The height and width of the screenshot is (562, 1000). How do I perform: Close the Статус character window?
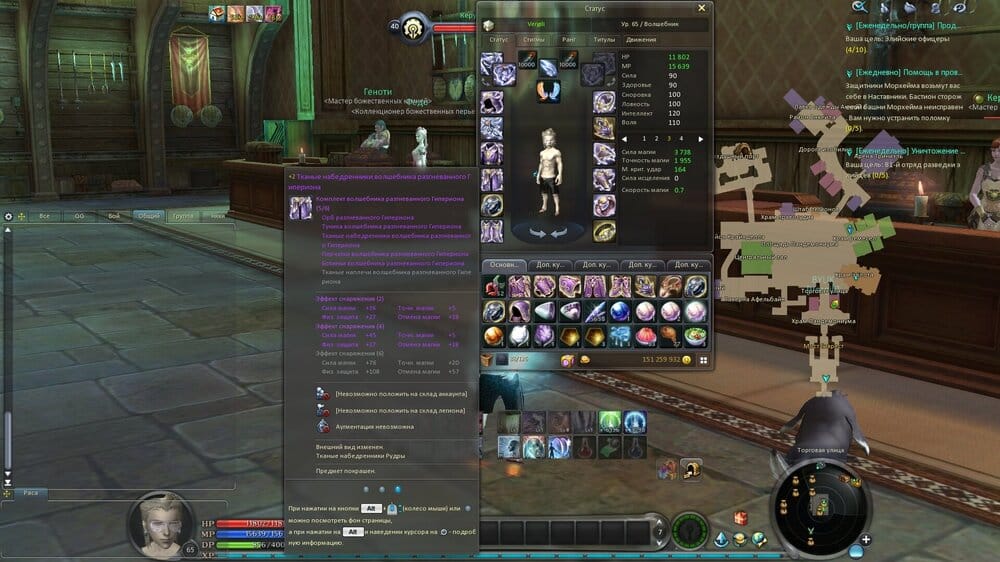pos(701,9)
